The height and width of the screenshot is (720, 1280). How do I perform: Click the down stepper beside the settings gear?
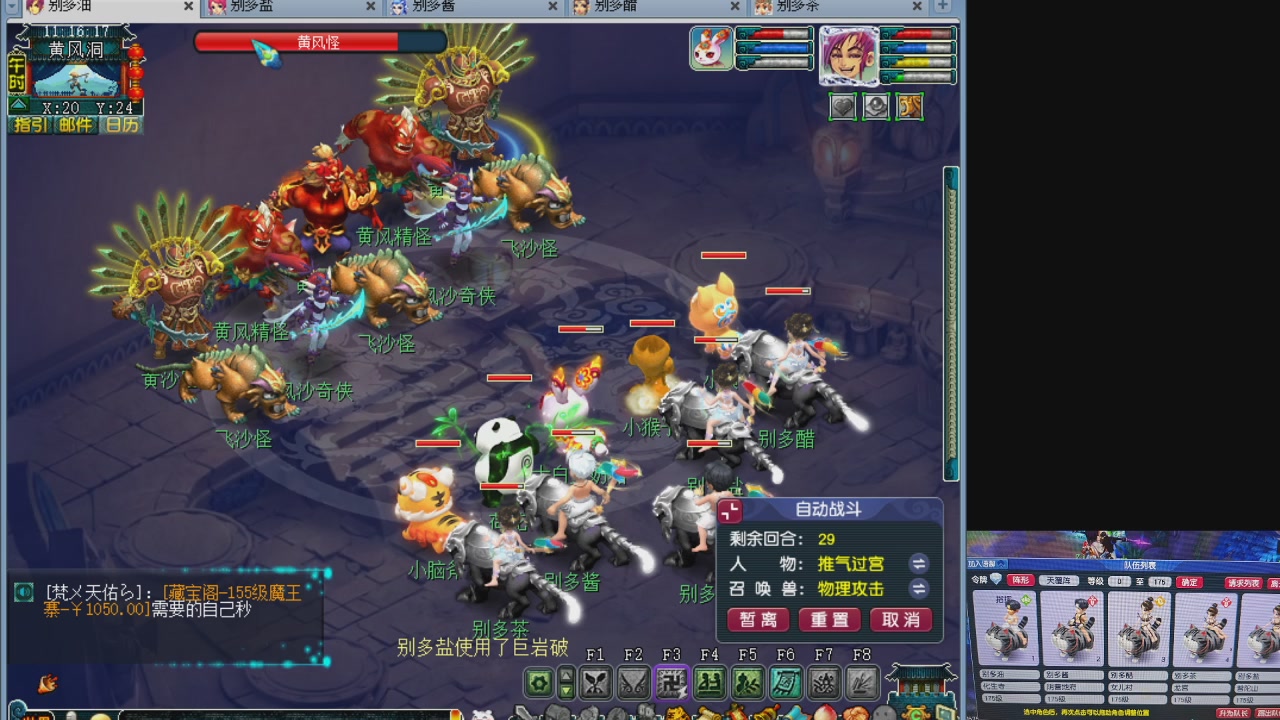[x=566, y=688]
